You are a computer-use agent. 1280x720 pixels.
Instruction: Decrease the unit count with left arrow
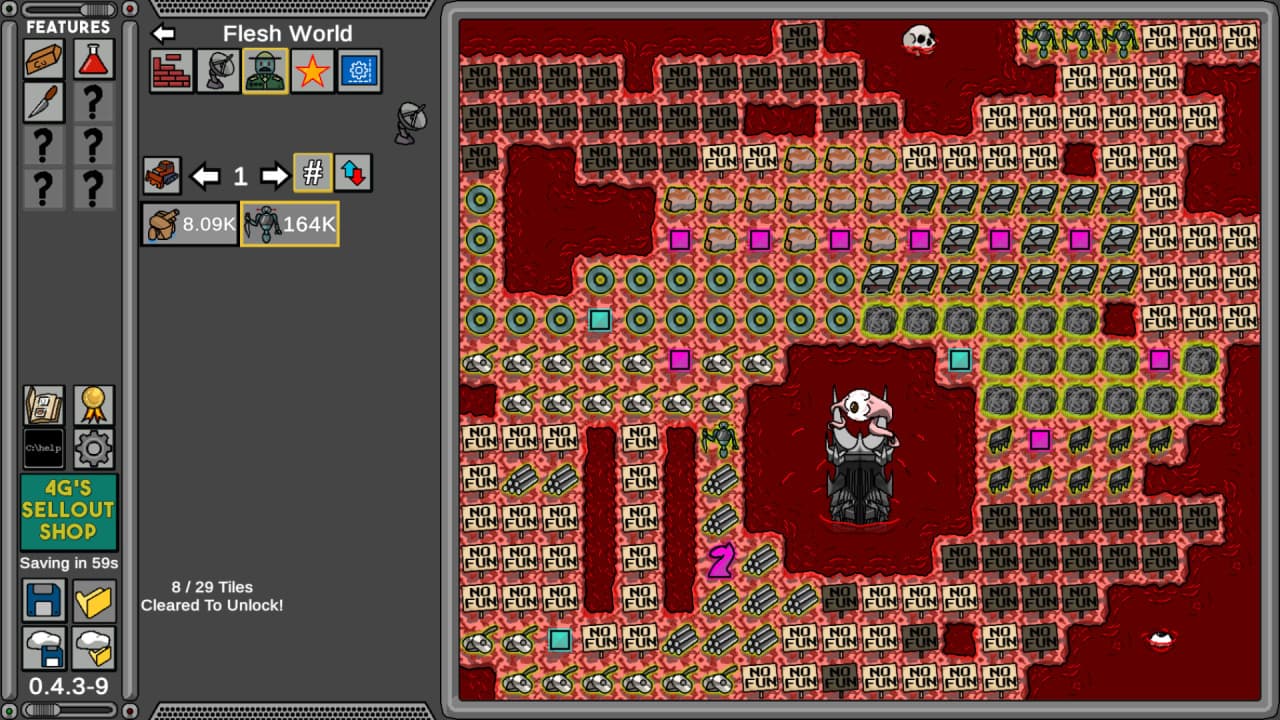coord(206,176)
